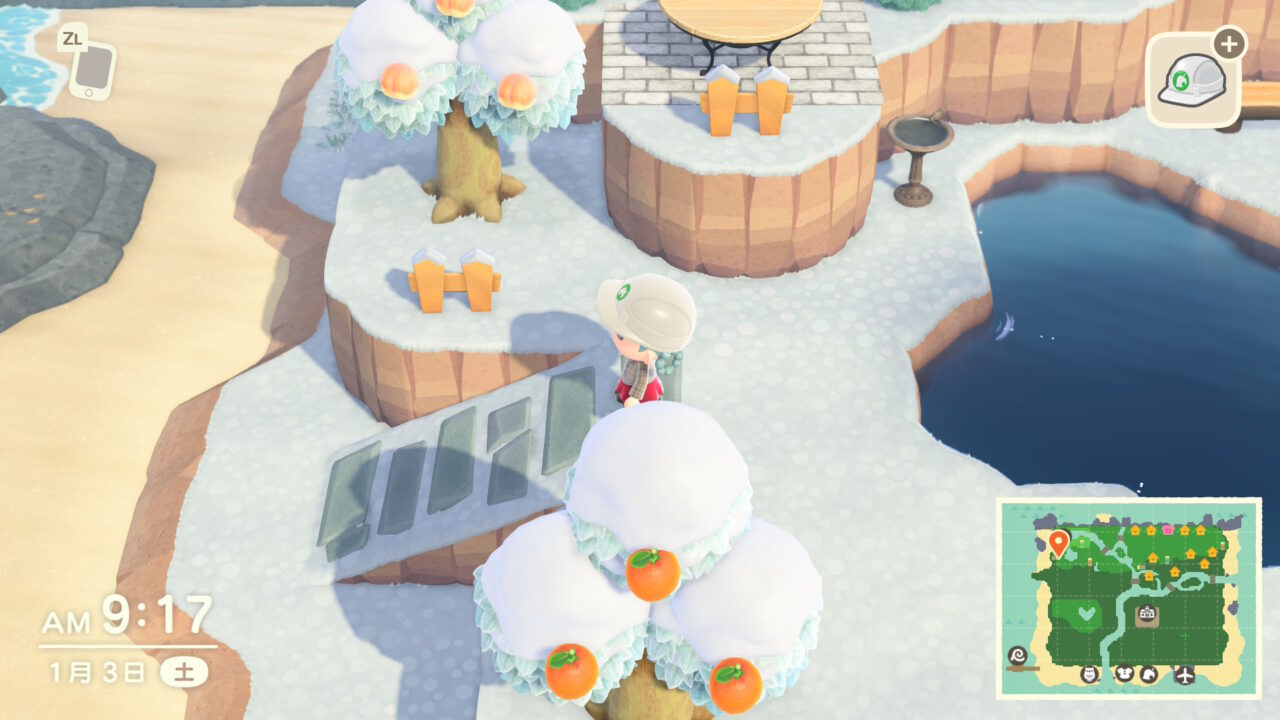
Task: Open the island designer helmet app
Action: pos(1190,81)
